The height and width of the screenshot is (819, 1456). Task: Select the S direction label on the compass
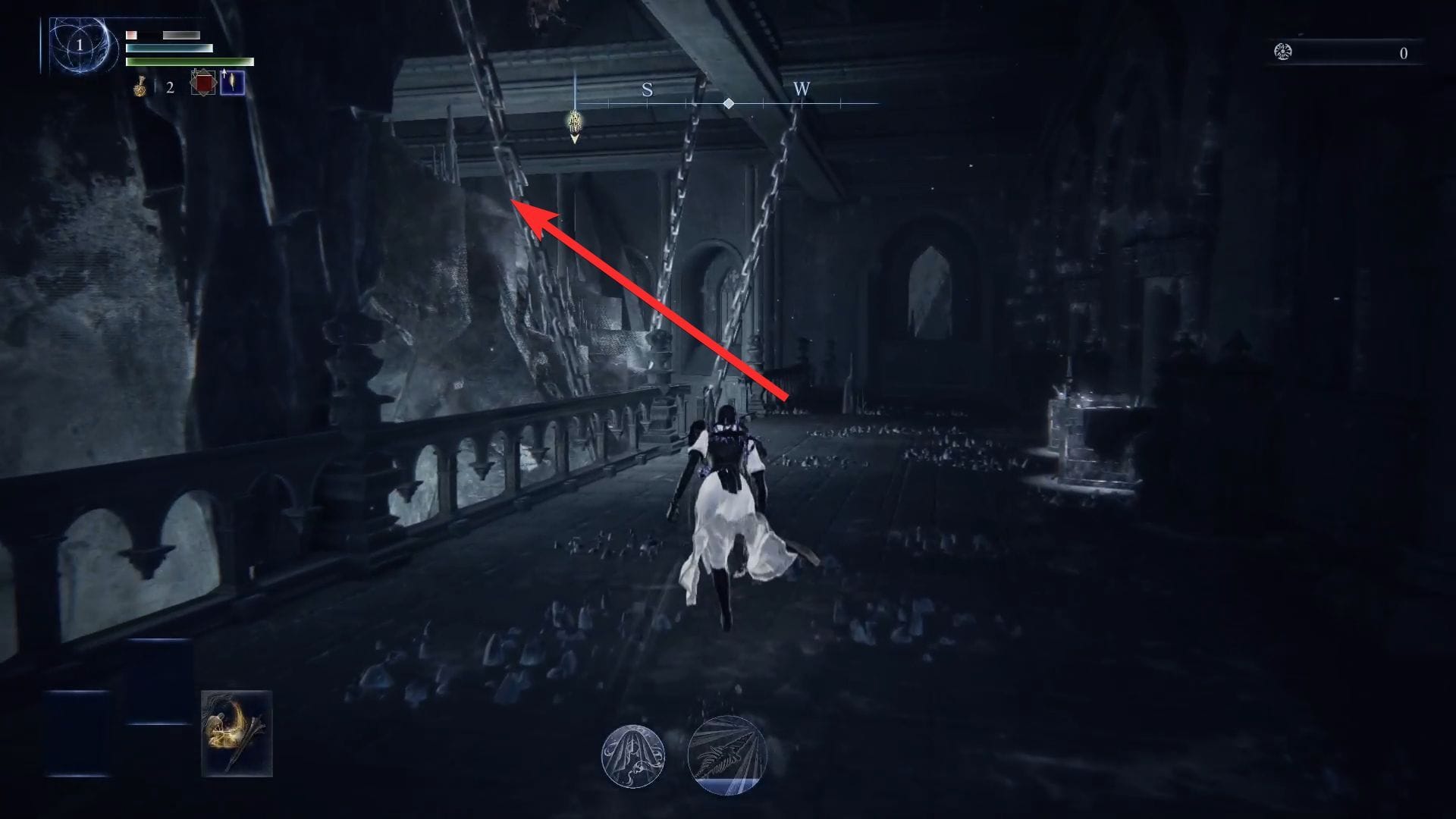click(x=646, y=89)
